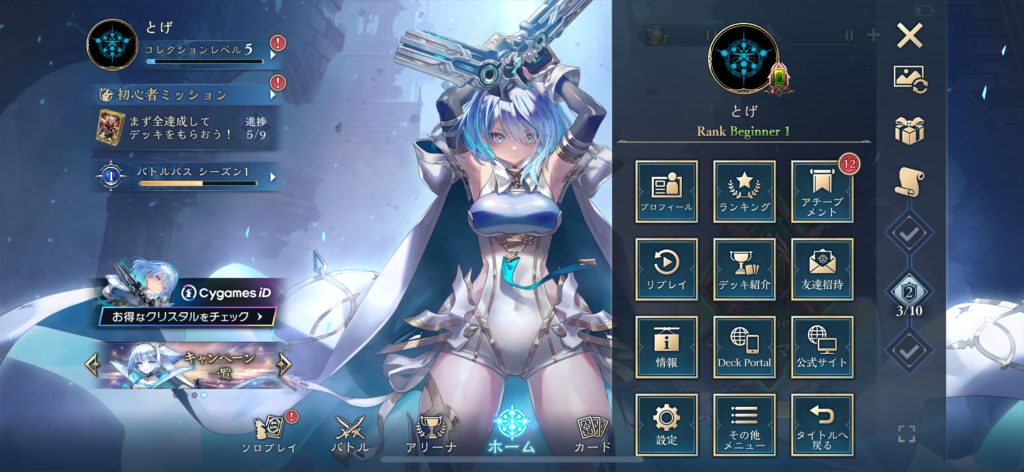Open デッキ紹介 deck showcase

click(x=744, y=269)
